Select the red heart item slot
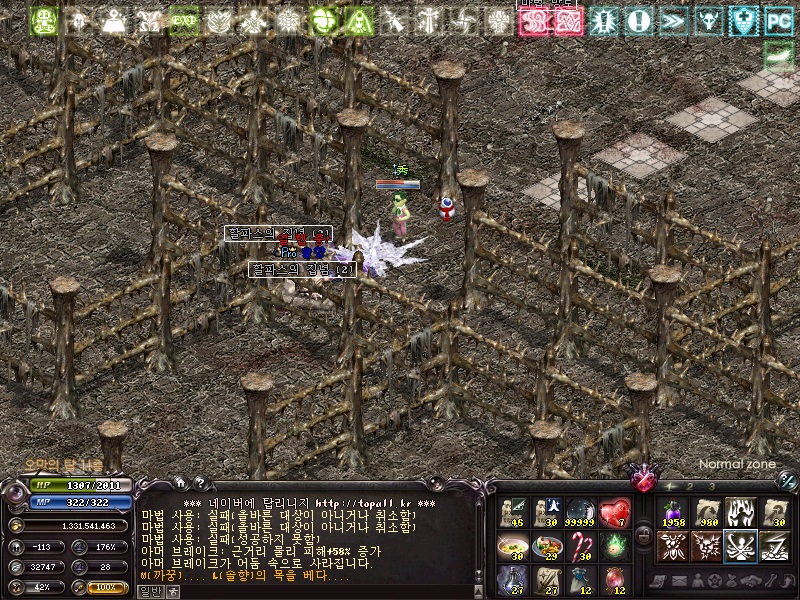This screenshot has height=600, width=800. (x=615, y=512)
